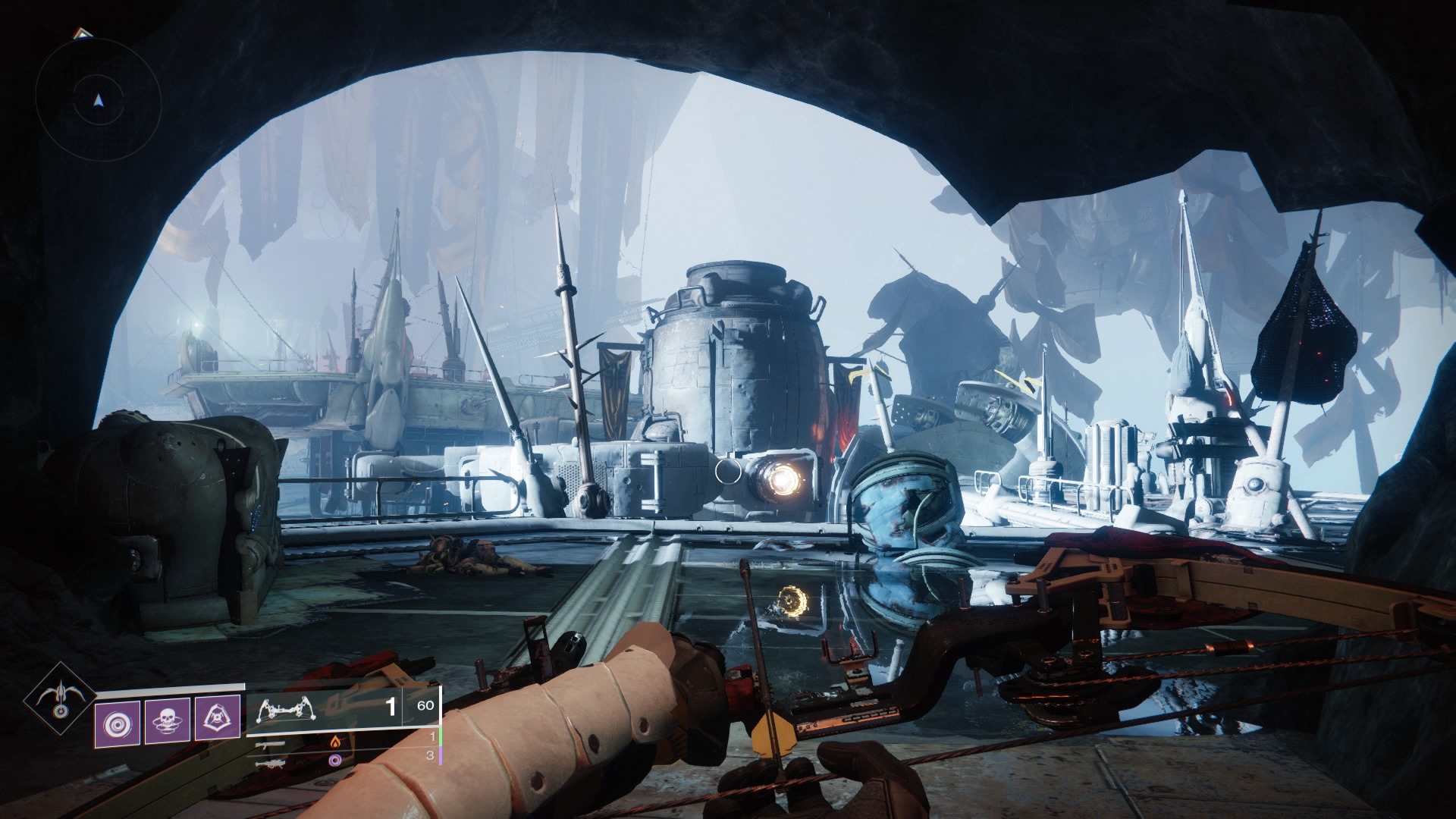
Task: Trigger the skull melee ability icon
Action: [x=167, y=718]
